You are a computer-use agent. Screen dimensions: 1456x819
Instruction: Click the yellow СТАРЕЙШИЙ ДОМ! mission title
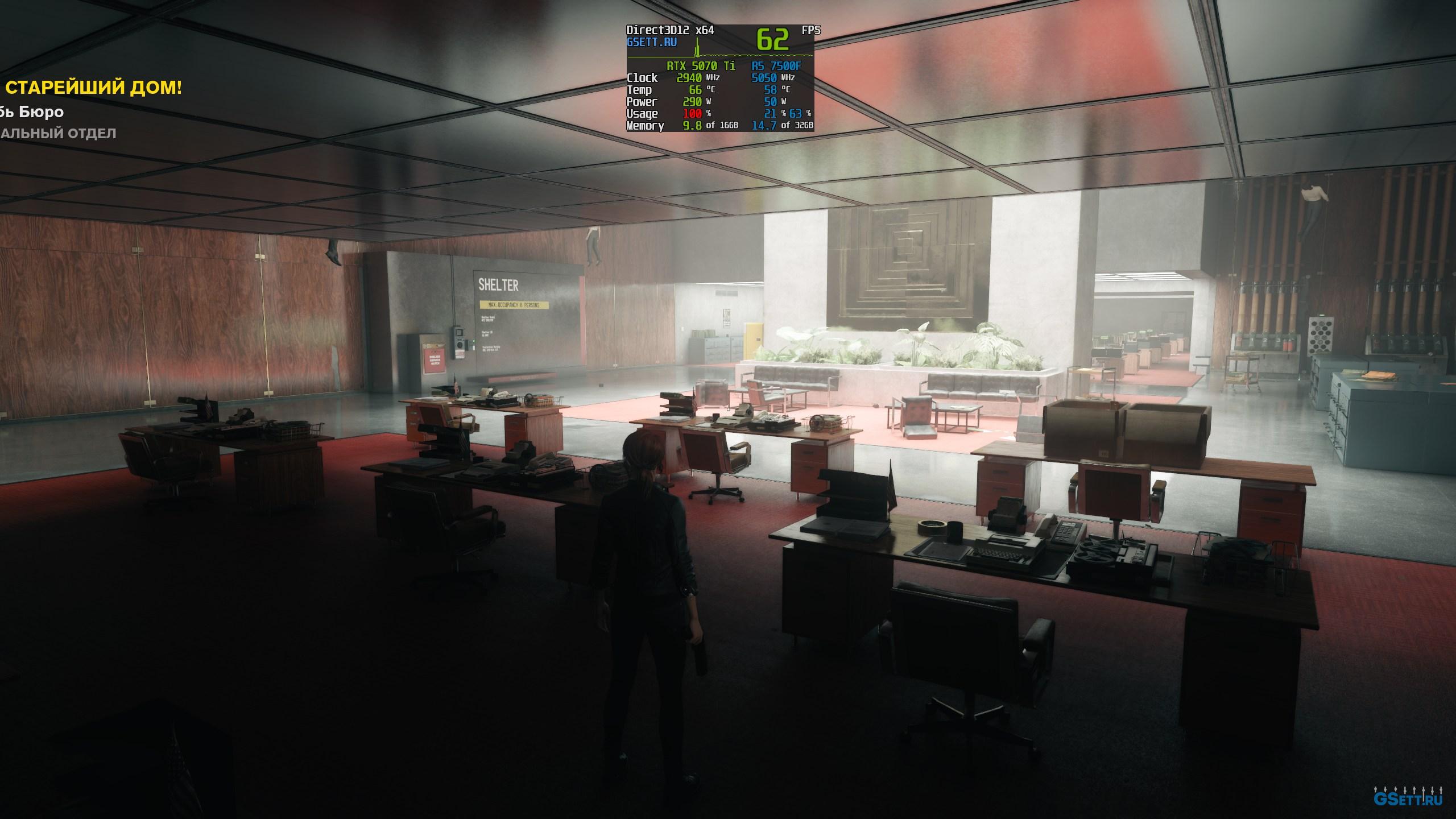point(94,88)
